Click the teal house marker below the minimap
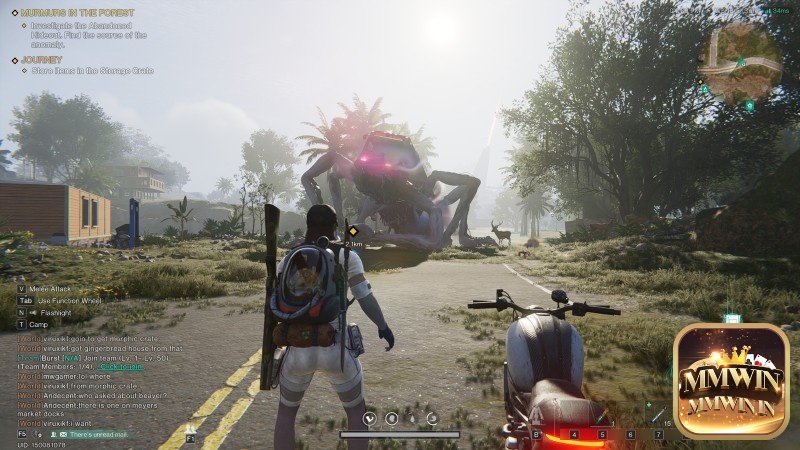 click(749, 105)
